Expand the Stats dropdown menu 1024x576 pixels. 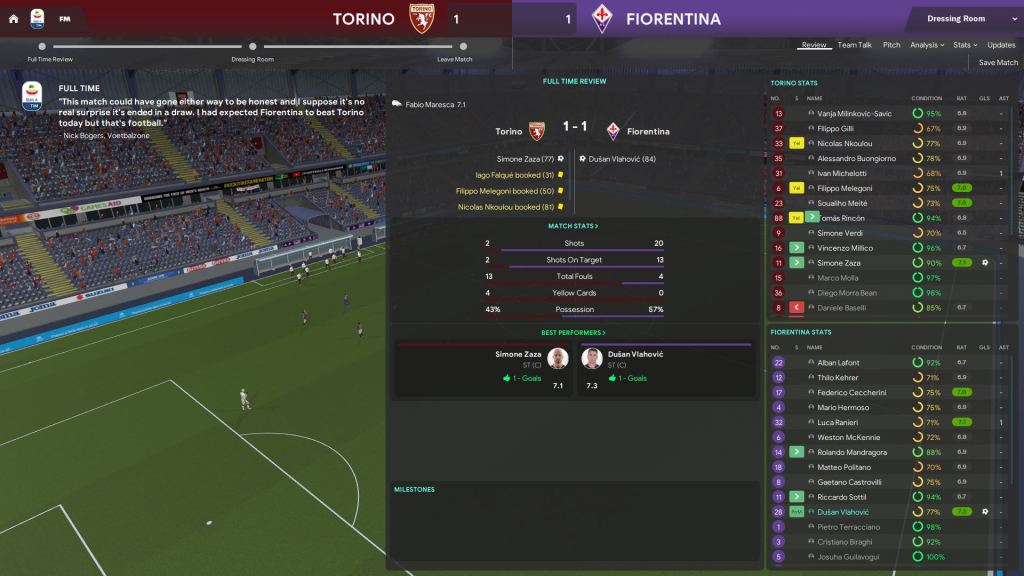point(963,45)
